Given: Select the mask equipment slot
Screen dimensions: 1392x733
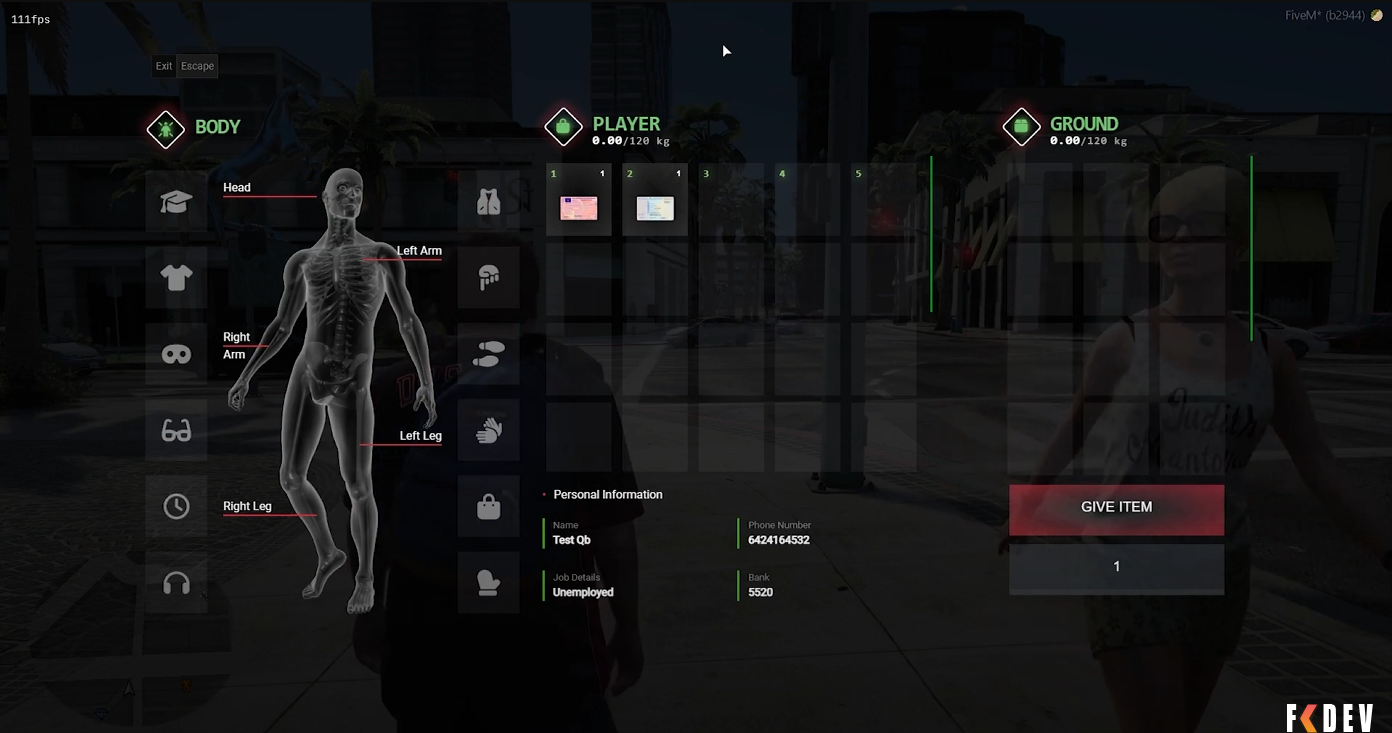Looking at the screenshot, I should click(176, 354).
